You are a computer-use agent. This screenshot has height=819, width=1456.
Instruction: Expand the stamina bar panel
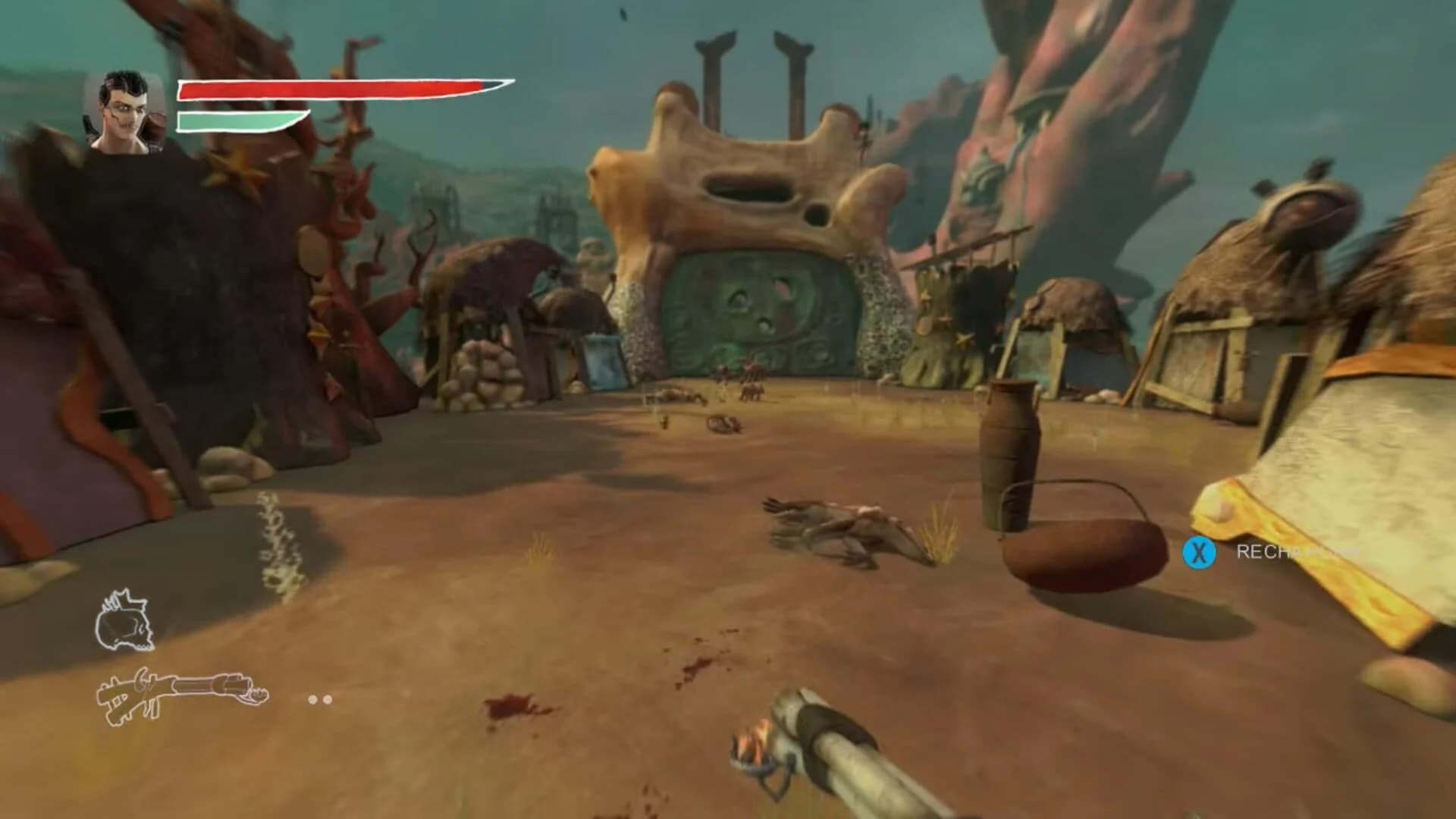243,120
